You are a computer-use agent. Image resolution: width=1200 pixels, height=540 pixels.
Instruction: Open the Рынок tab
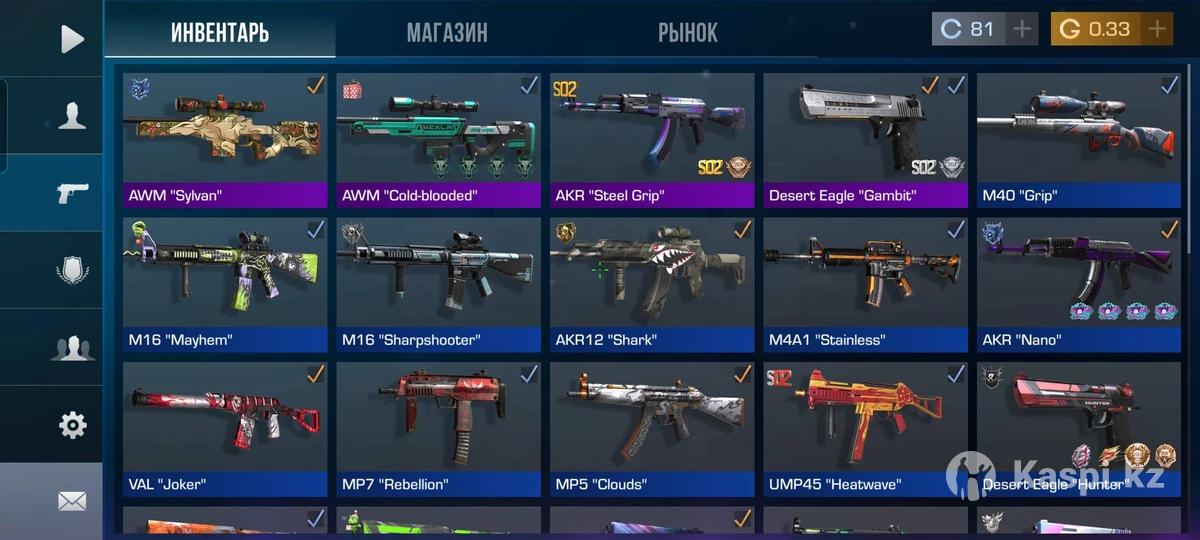pos(687,32)
